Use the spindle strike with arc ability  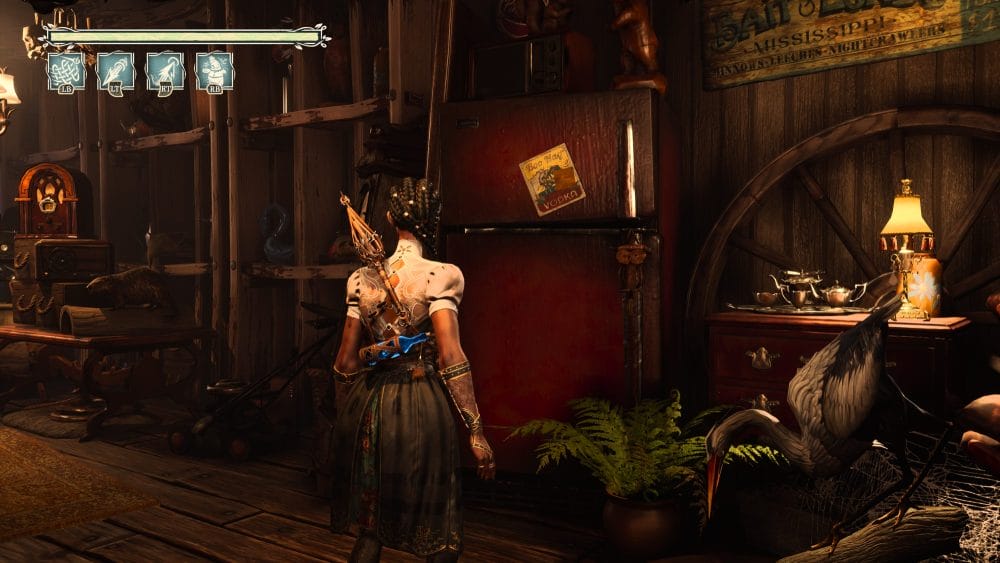(x=165, y=72)
